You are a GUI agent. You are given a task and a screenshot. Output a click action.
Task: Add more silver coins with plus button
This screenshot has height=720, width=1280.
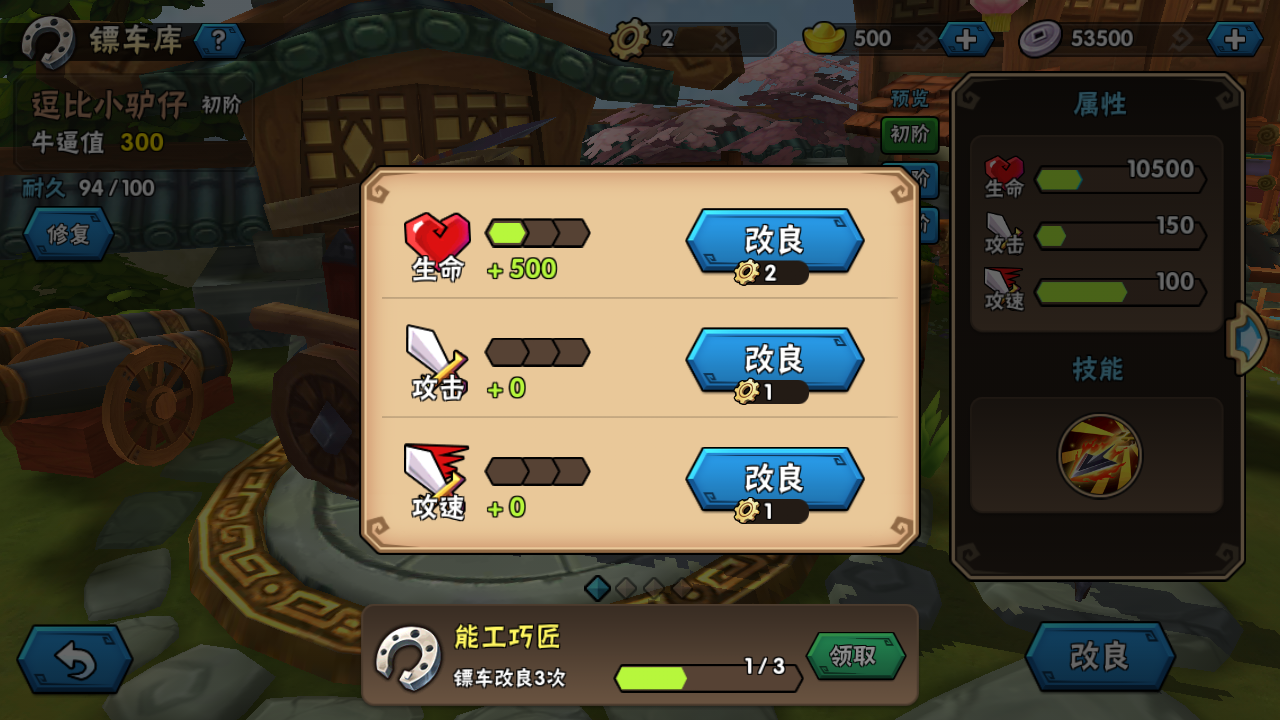[1235, 39]
